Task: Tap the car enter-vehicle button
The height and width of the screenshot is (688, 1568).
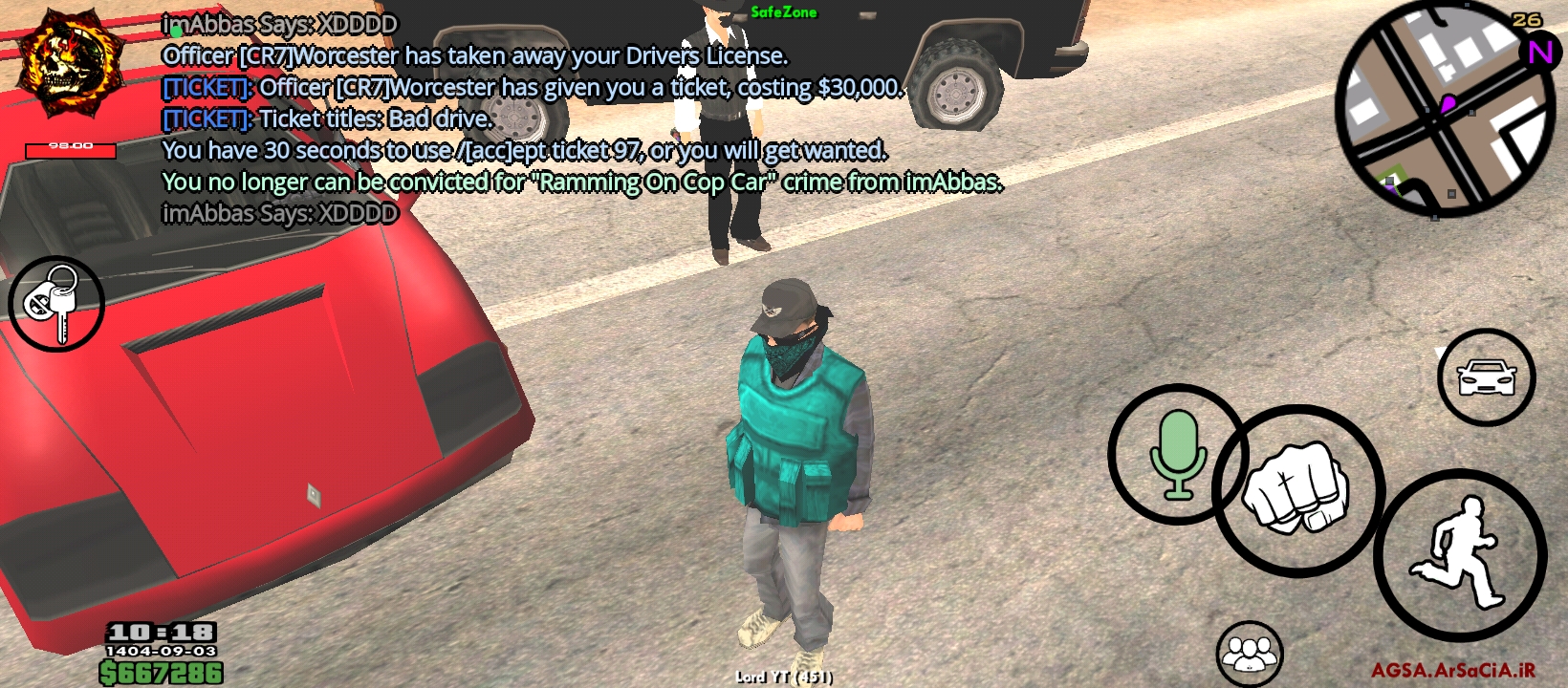Action: 1485,377
